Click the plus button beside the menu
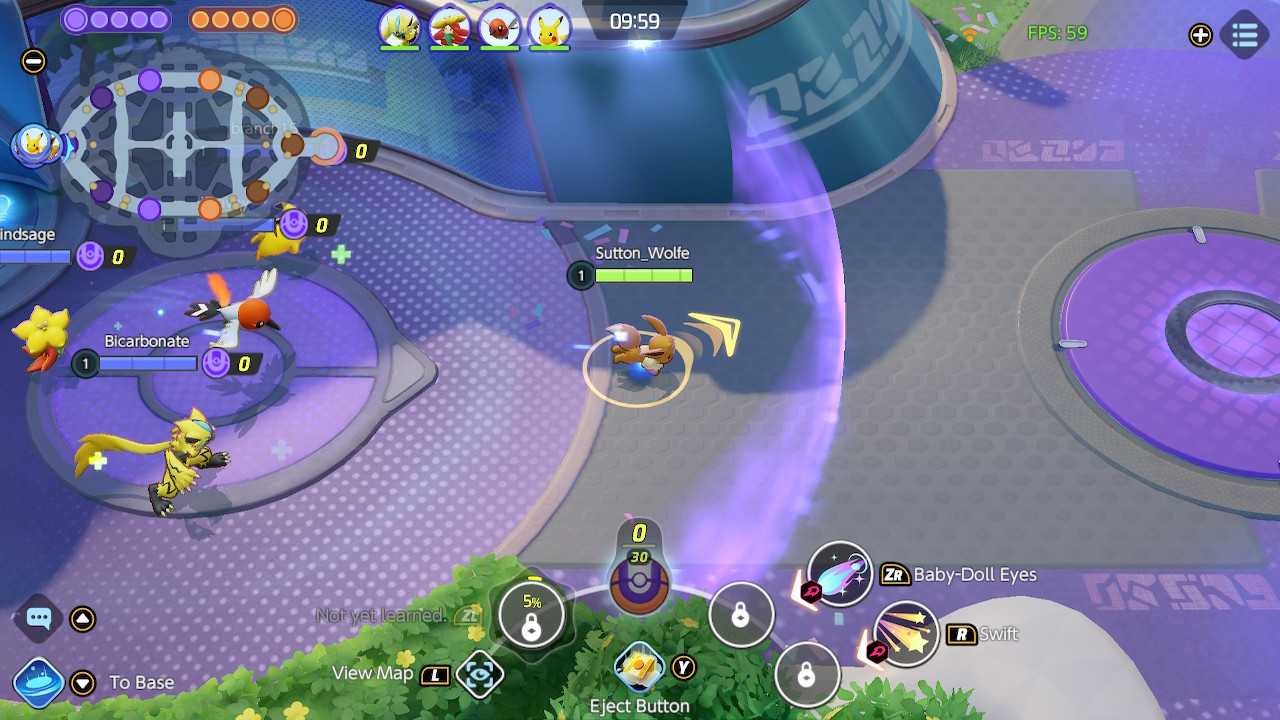The image size is (1280, 720). pos(1200,36)
